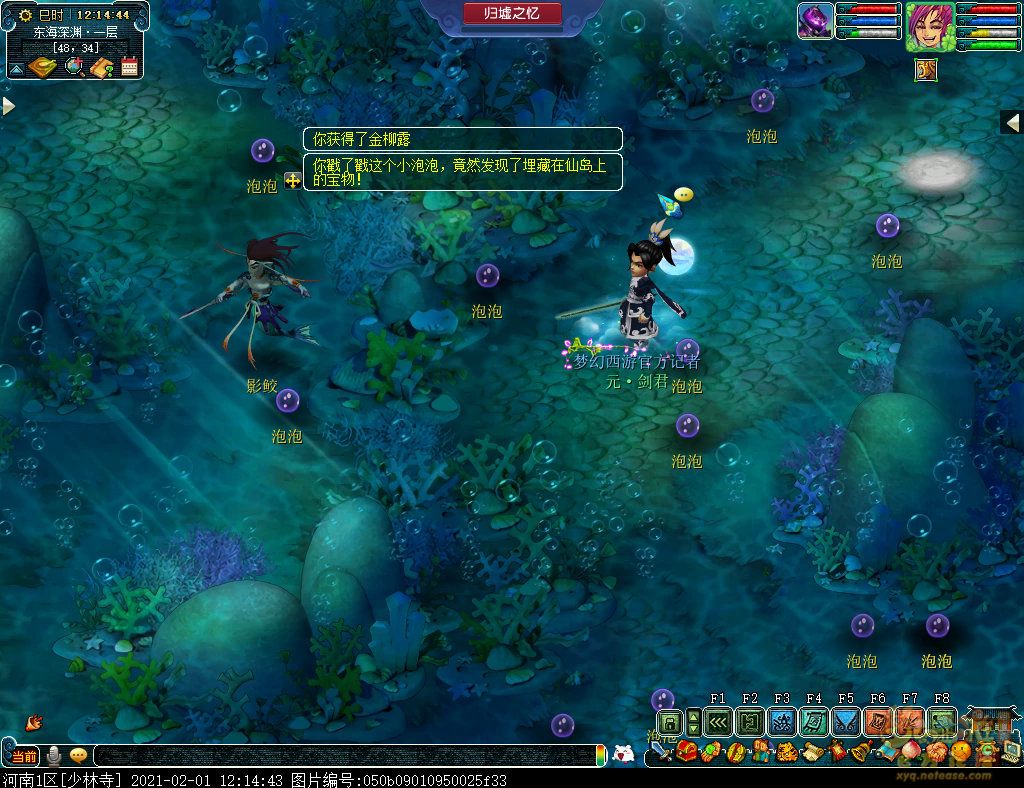Open the help book with question mark

[x=101, y=67]
